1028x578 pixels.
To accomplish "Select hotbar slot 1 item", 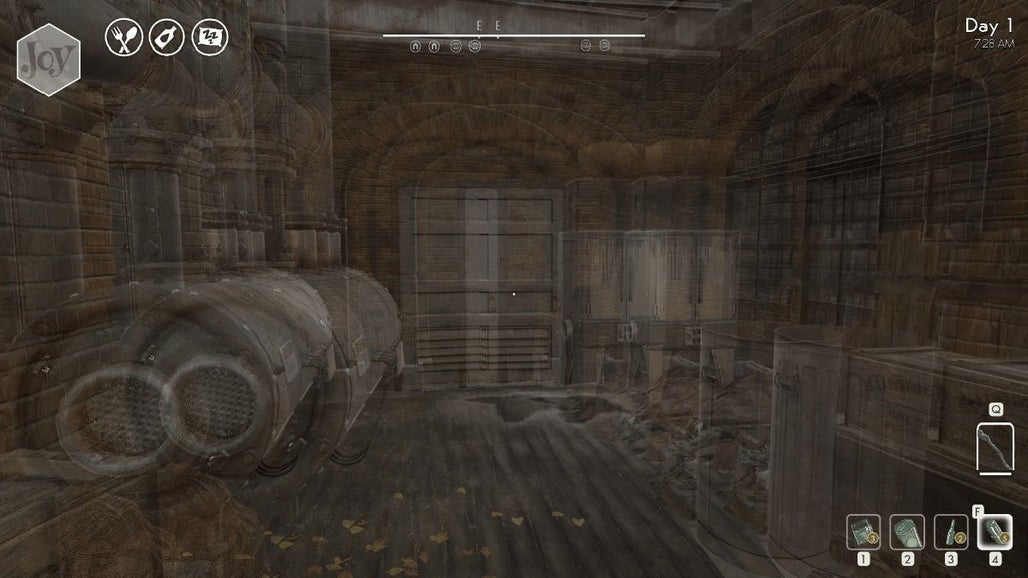I will pyautogui.click(x=864, y=531).
